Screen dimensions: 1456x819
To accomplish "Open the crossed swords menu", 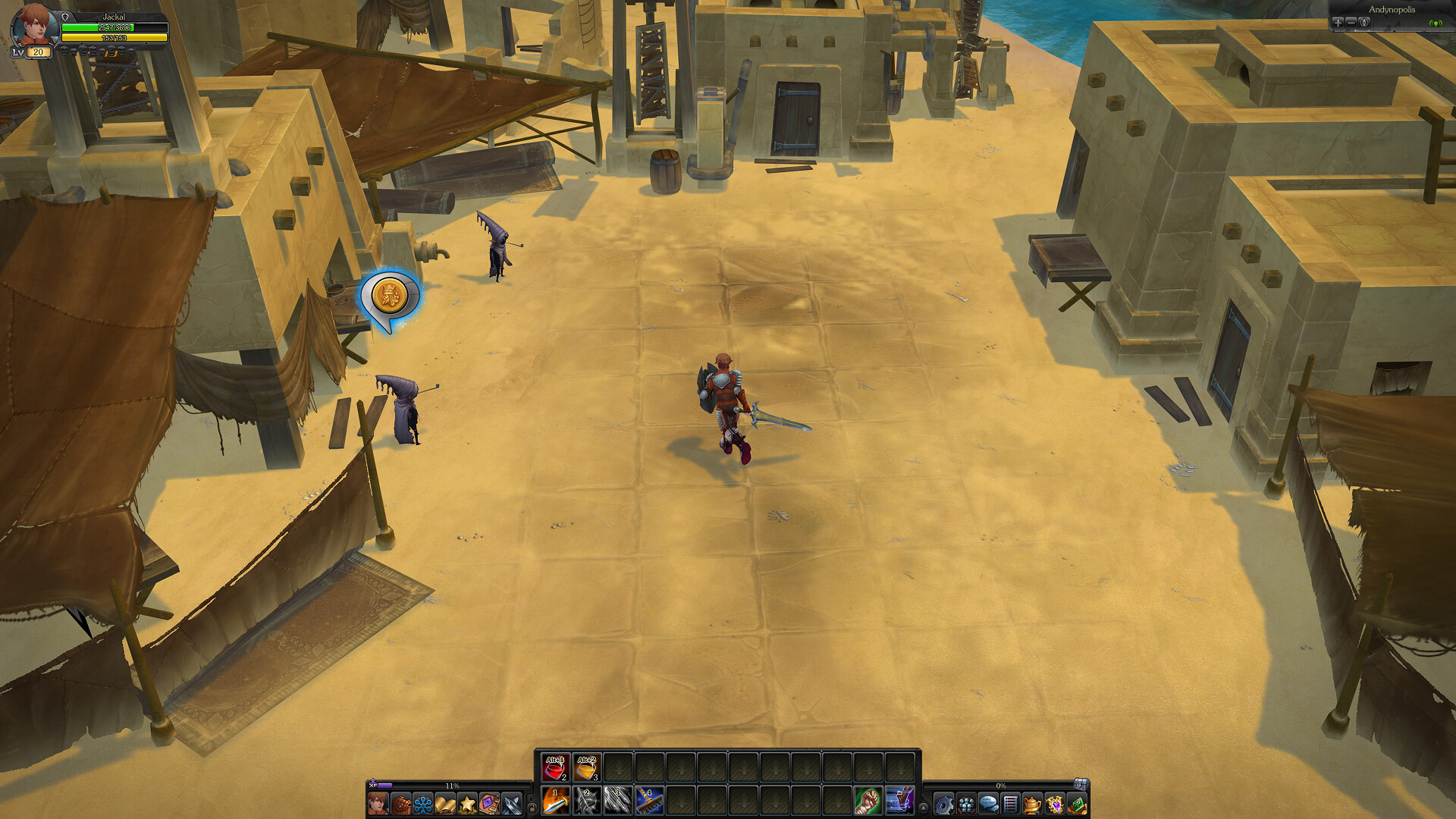I will pyautogui.click(x=512, y=803).
